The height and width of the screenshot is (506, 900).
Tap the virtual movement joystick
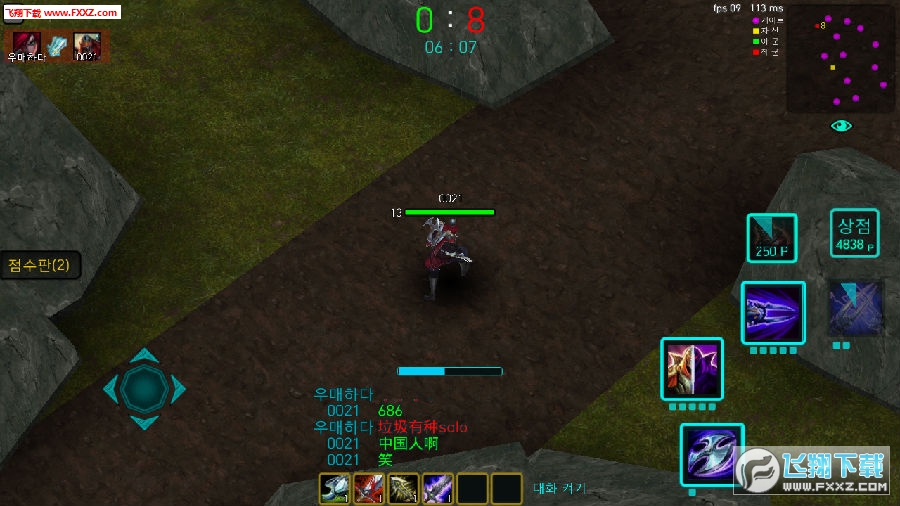145,388
